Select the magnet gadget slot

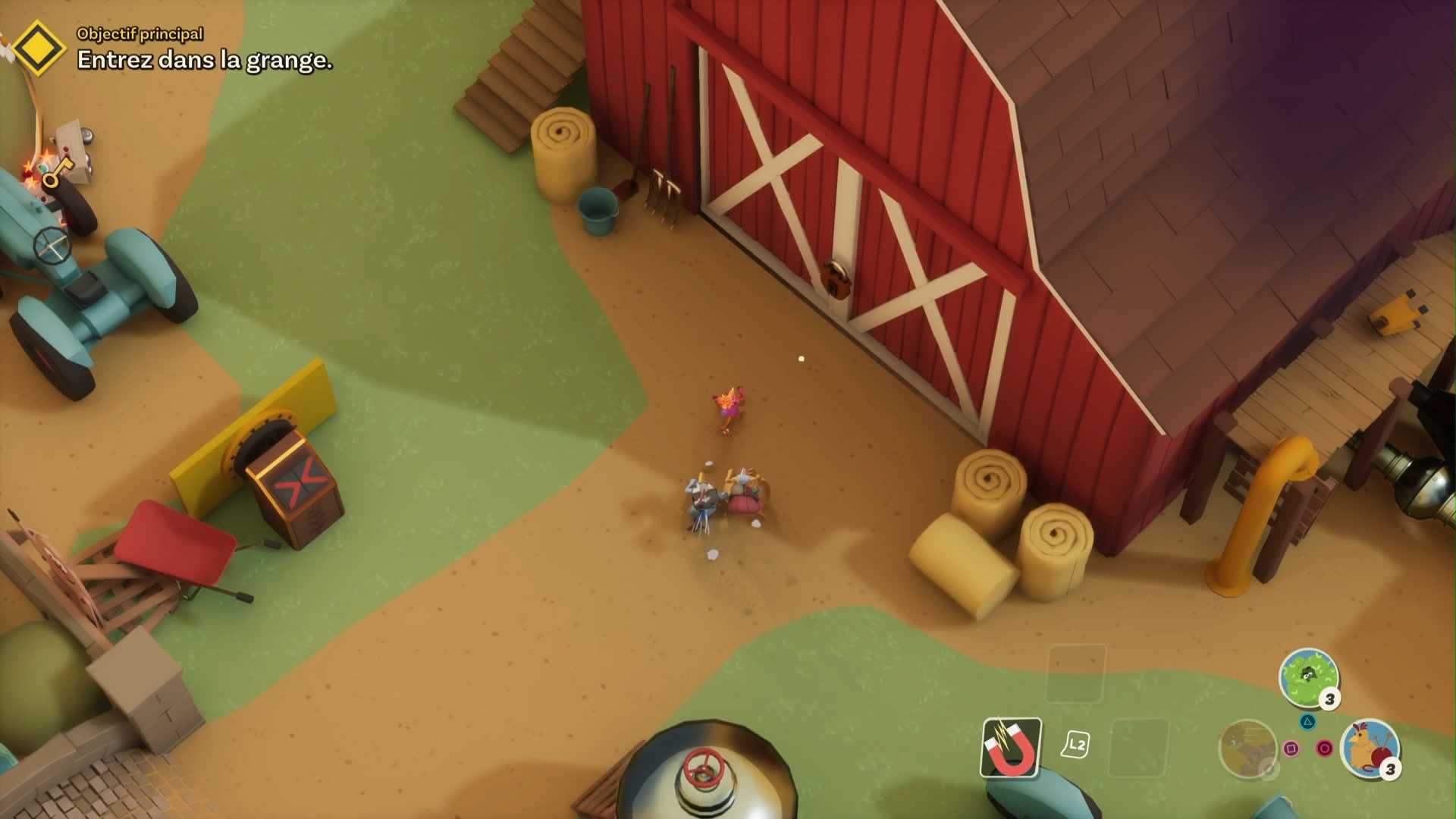pos(1011,748)
